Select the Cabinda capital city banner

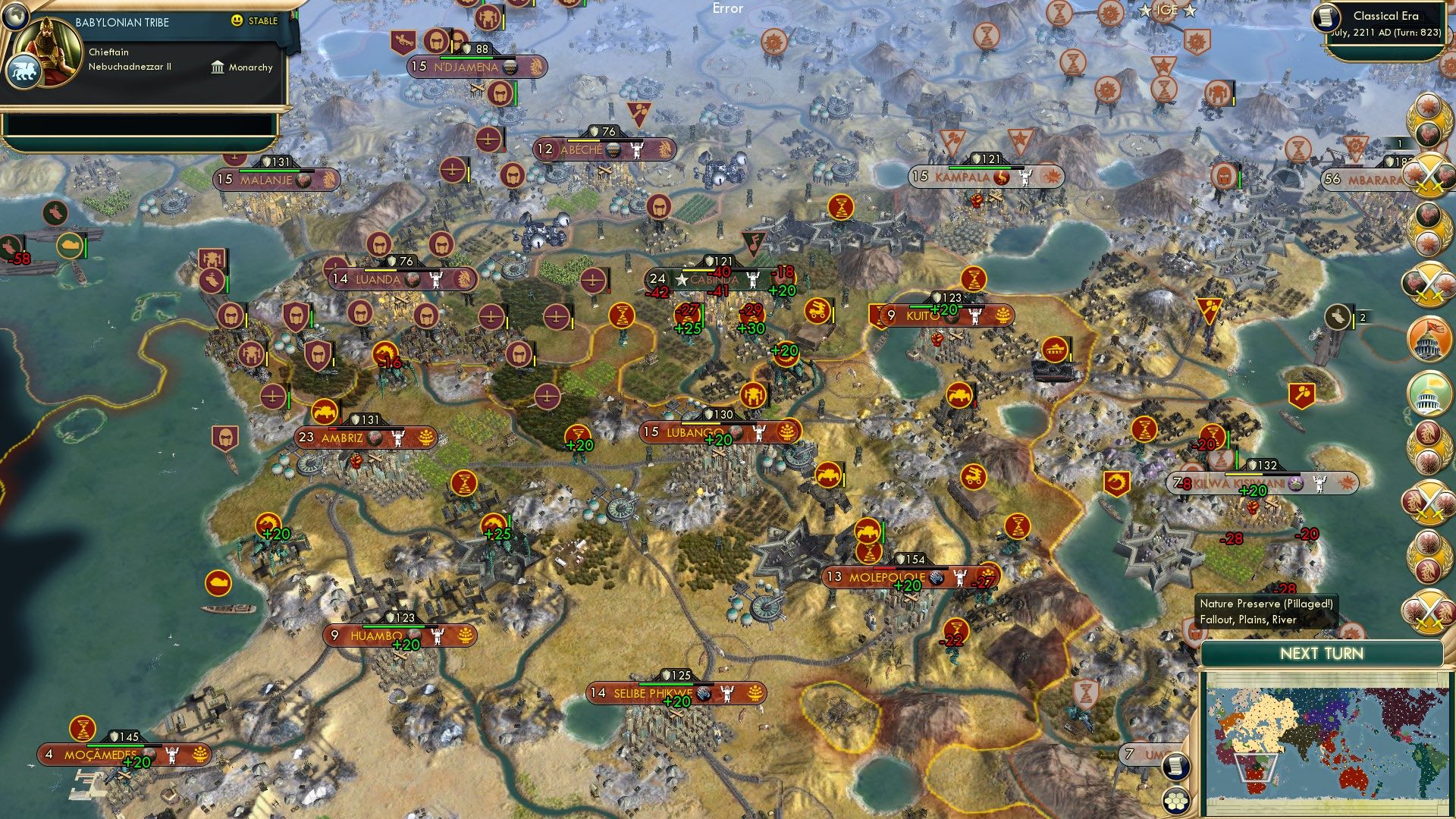(713, 280)
